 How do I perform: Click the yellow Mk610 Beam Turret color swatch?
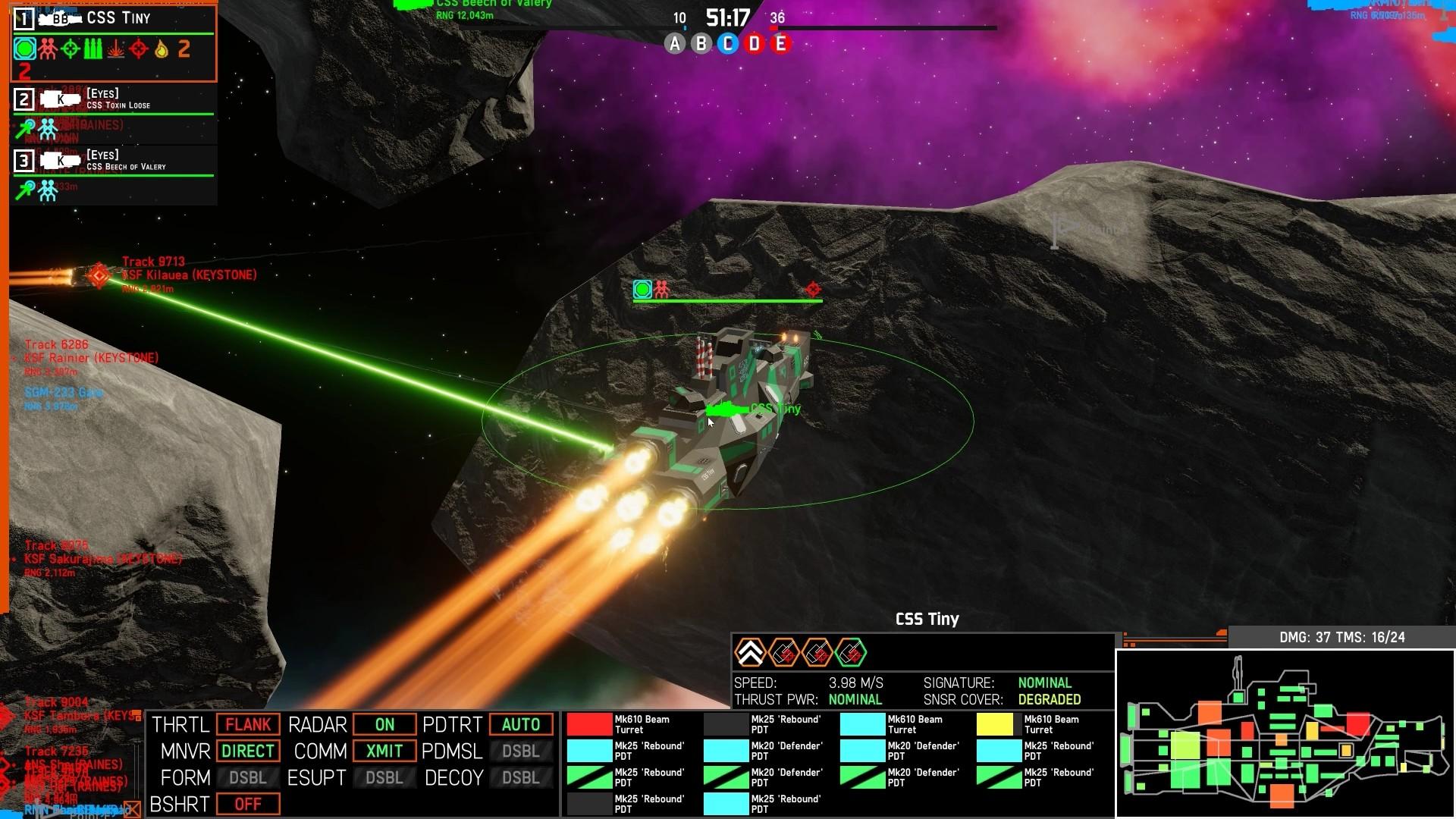(x=994, y=724)
